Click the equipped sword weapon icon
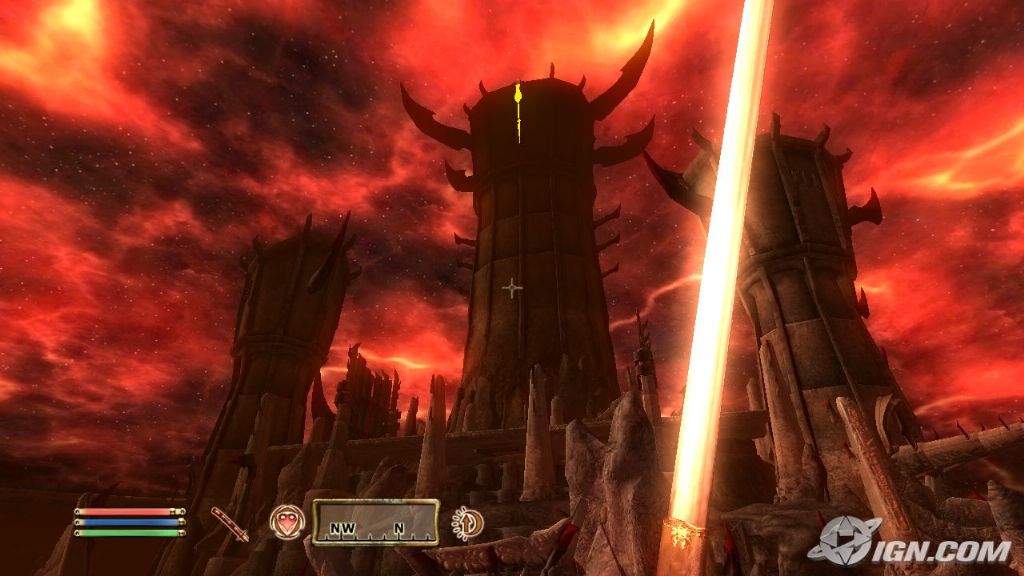 click(230, 523)
